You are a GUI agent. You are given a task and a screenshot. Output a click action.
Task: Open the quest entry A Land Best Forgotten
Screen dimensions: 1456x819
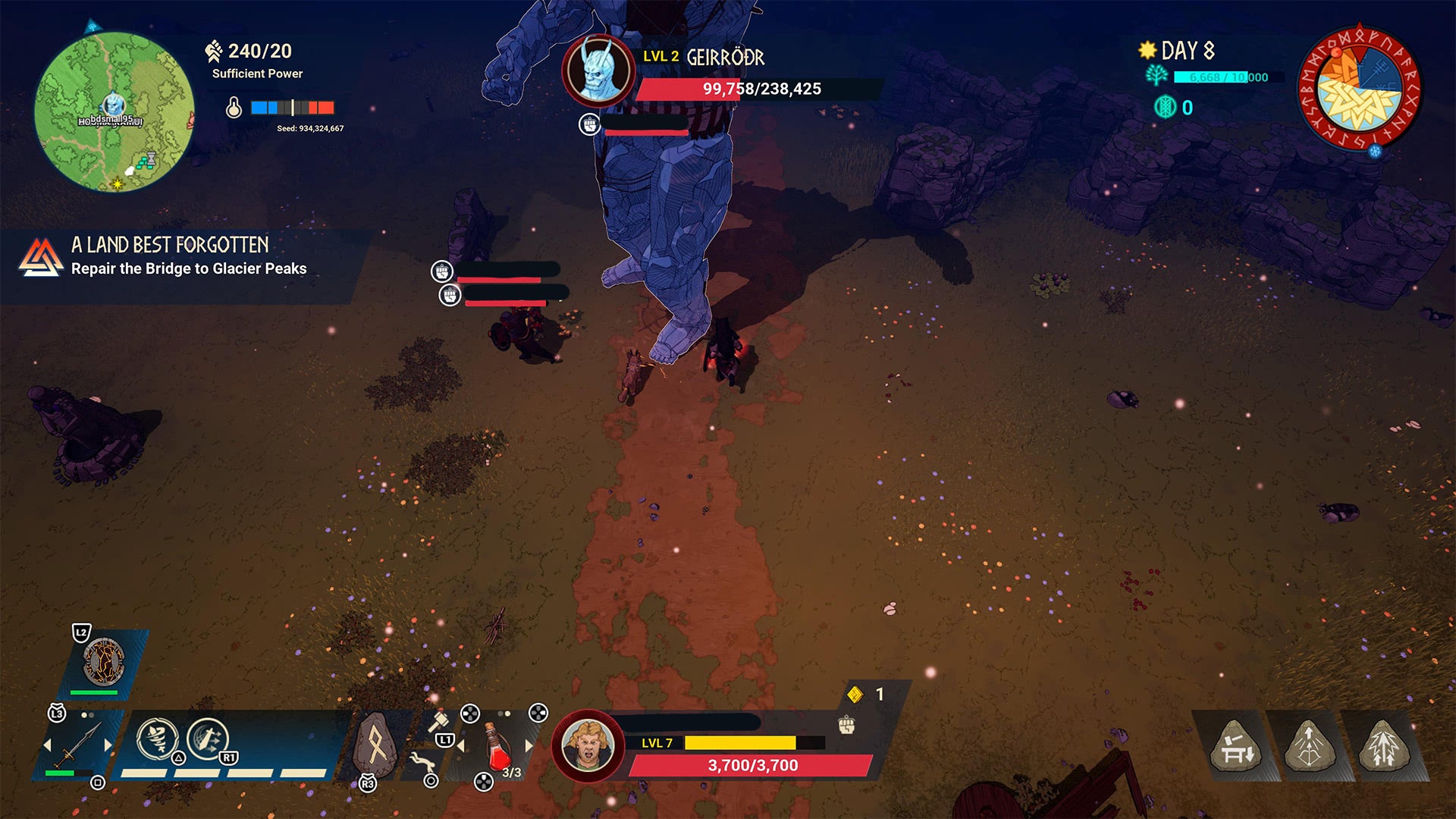tap(171, 254)
